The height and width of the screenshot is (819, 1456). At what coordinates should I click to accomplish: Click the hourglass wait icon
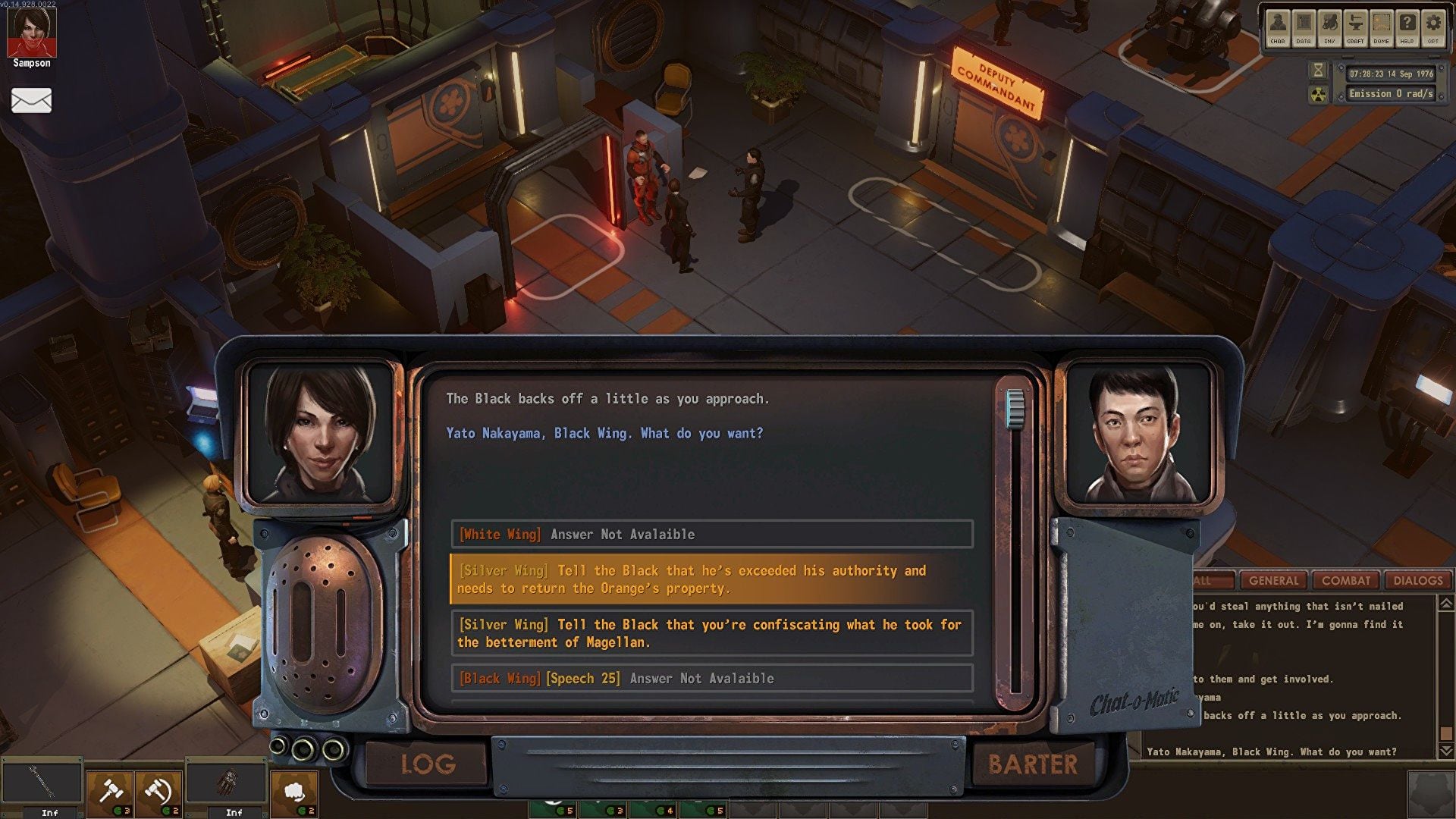pyautogui.click(x=1319, y=71)
